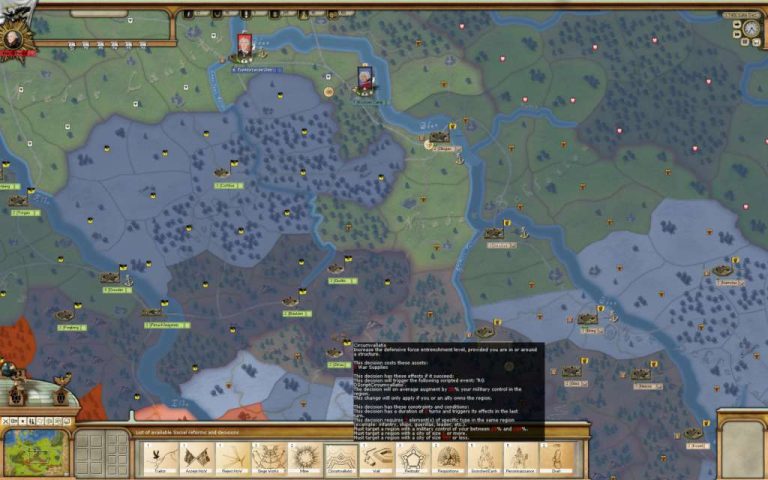The height and width of the screenshot is (480, 768).
Task: Select the red-banner army unit on map
Action: [244, 45]
